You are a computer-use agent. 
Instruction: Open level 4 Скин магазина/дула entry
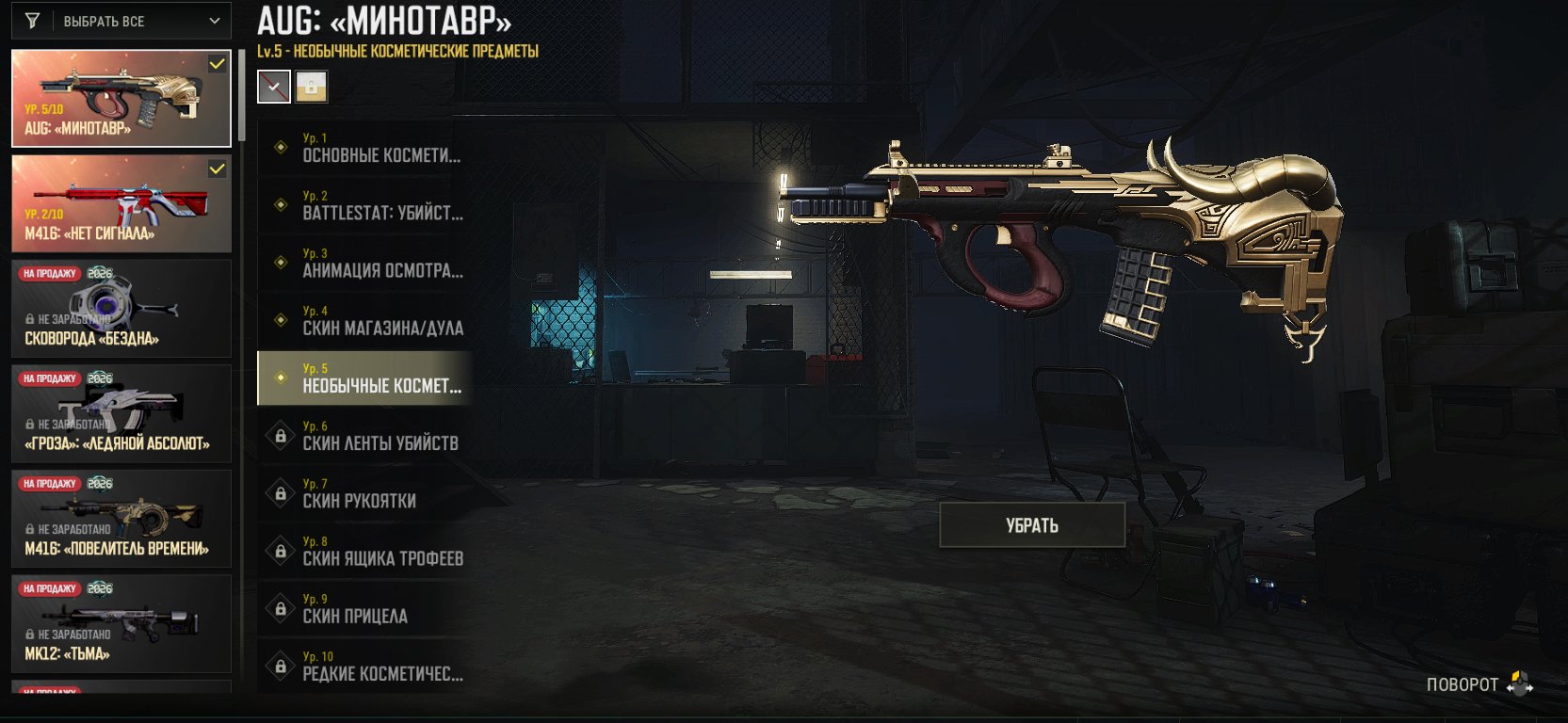[365, 320]
